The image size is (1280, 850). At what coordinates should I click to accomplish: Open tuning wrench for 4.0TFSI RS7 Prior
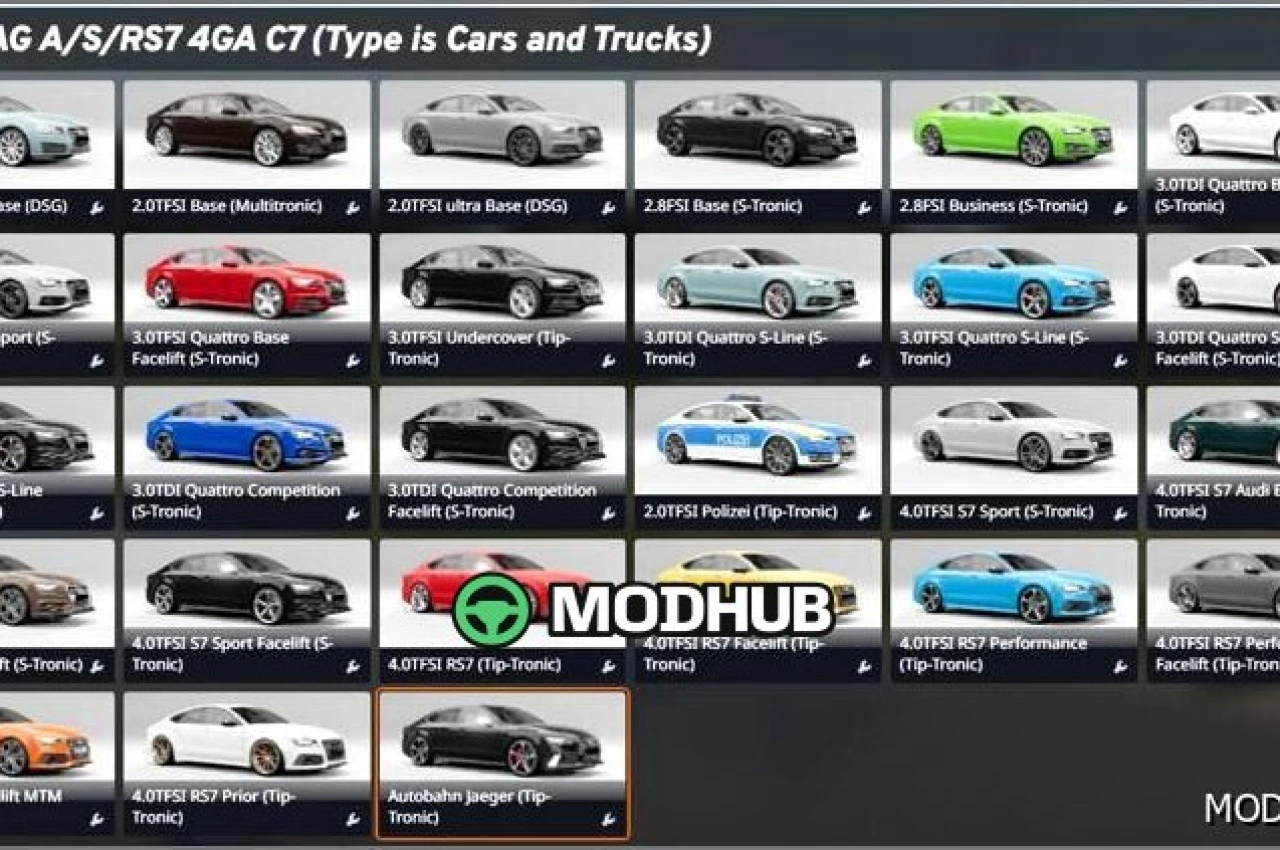coord(353,819)
